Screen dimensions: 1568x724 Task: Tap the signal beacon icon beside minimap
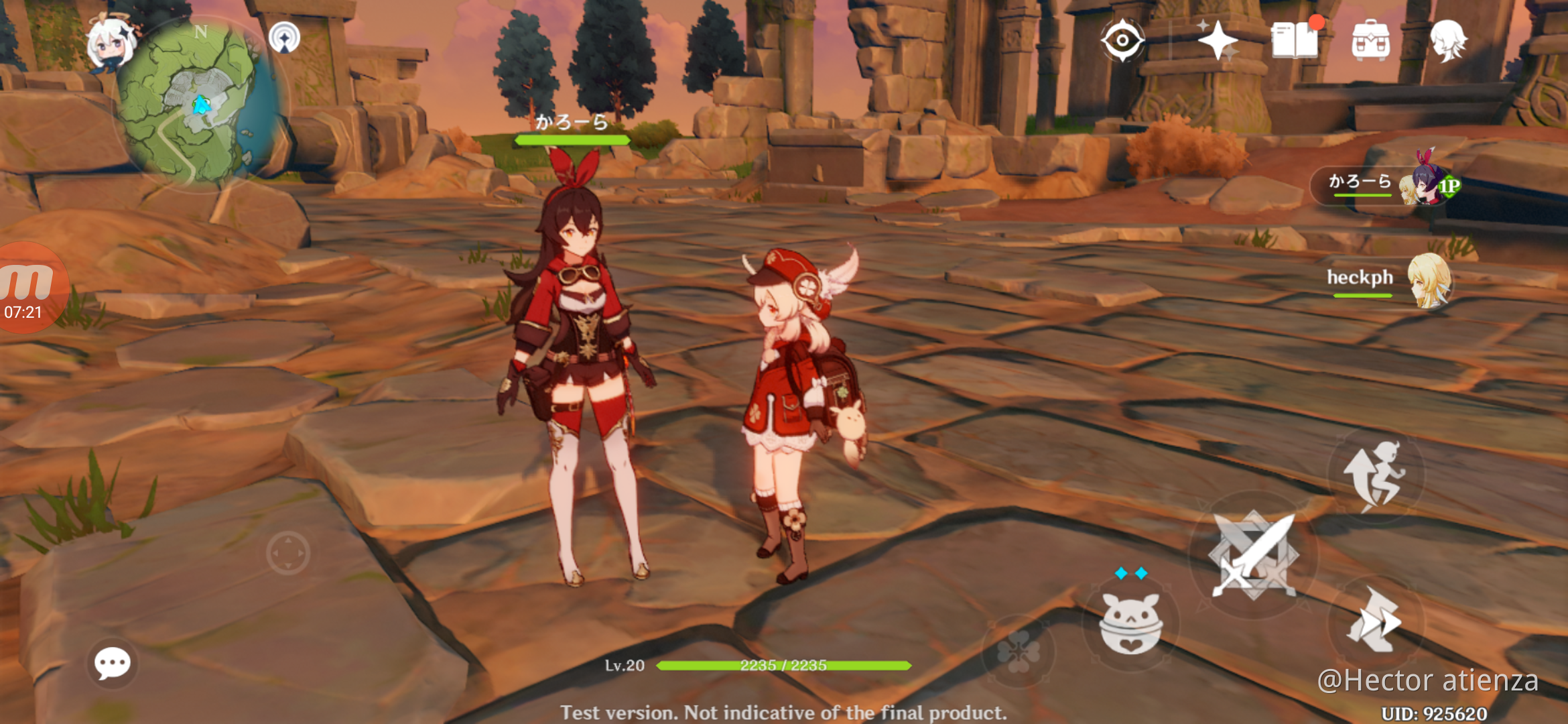[284, 37]
